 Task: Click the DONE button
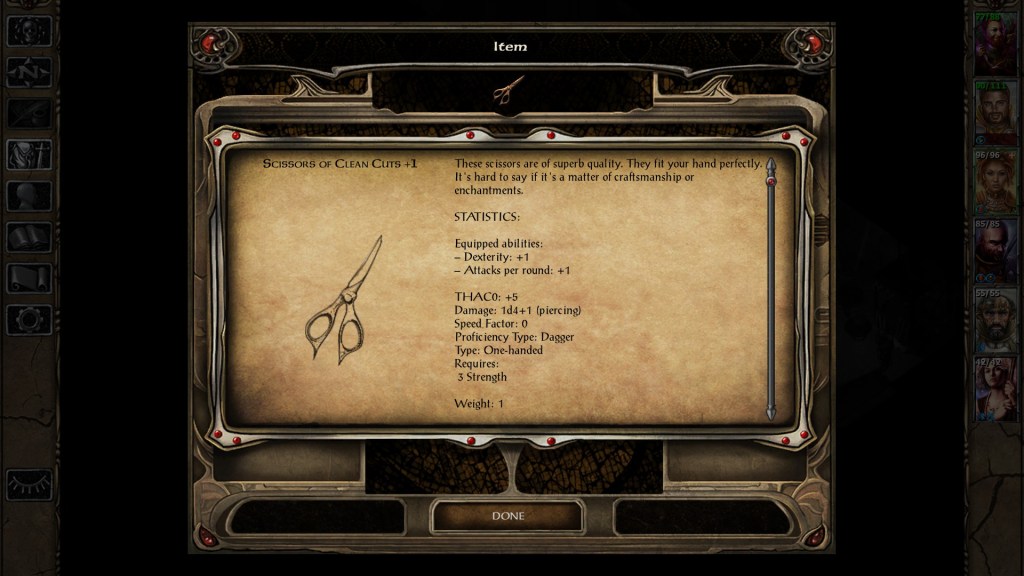click(x=507, y=516)
